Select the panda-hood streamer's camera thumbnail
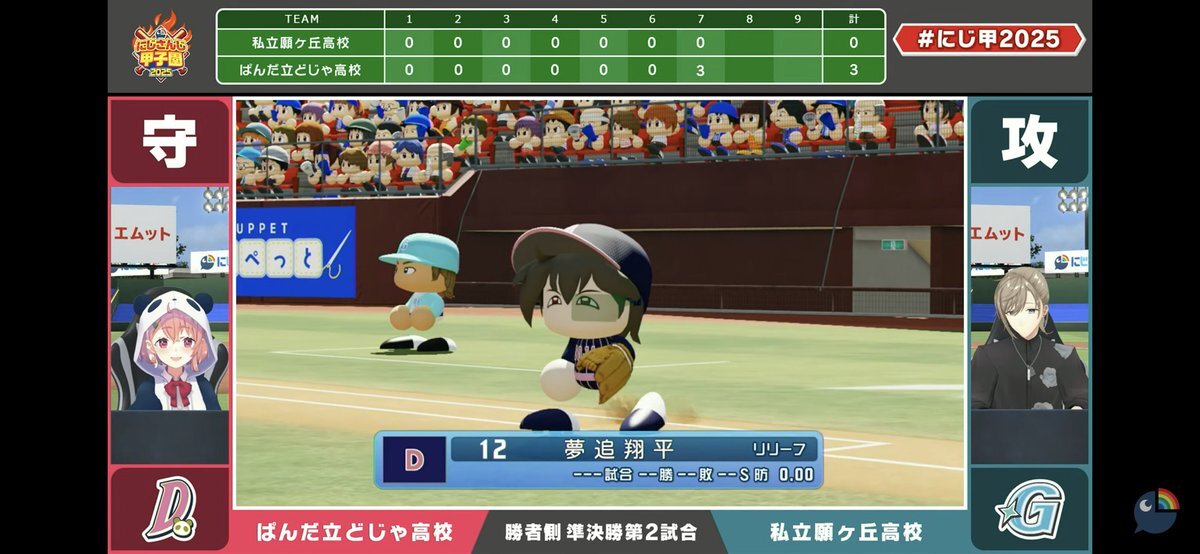The height and width of the screenshot is (554, 1200). pos(170,298)
